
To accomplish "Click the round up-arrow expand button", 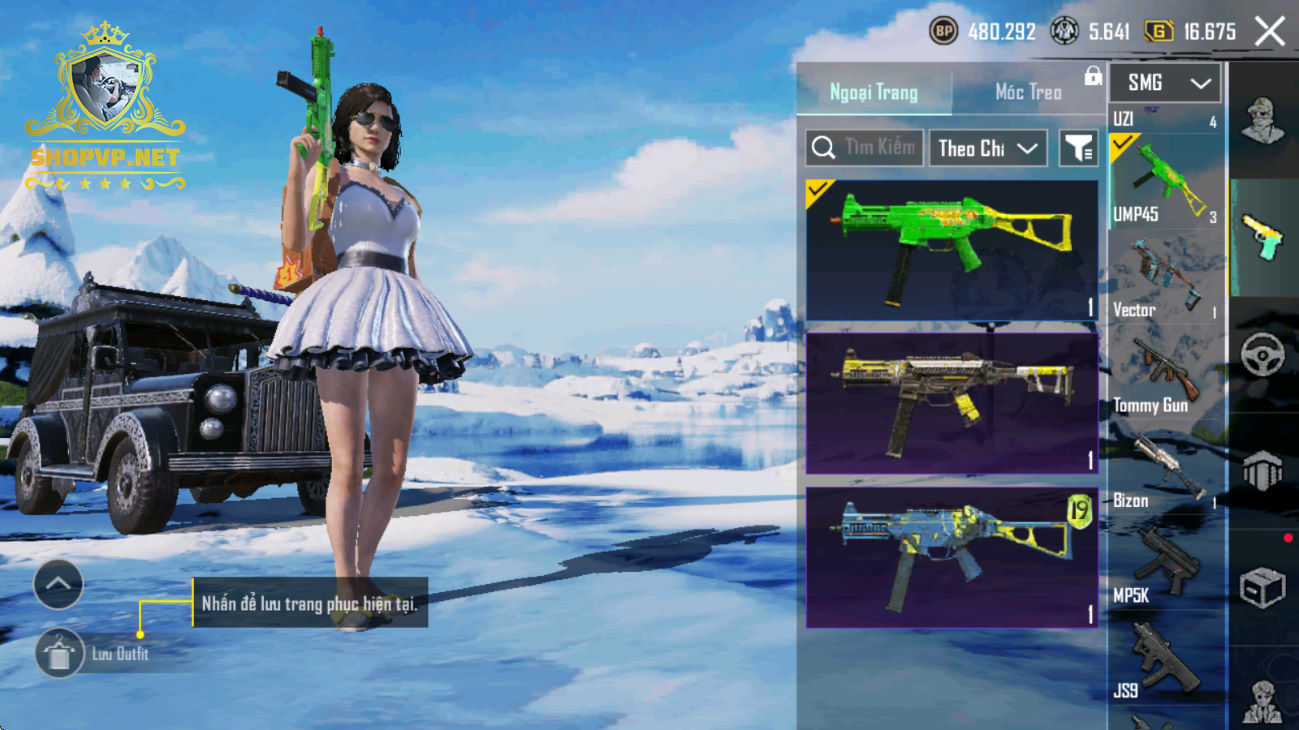I will point(58,585).
